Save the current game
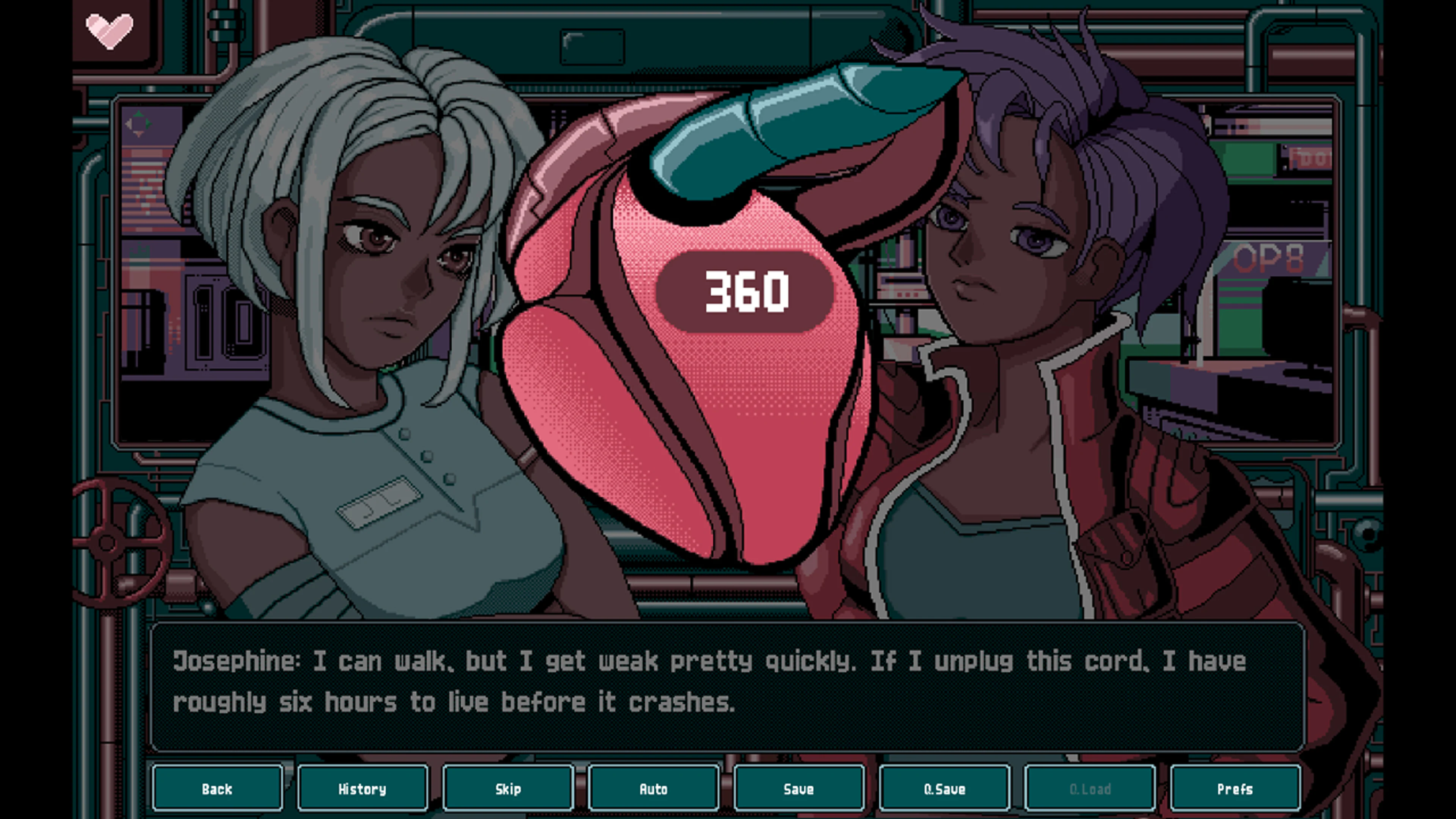The height and width of the screenshot is (819, 1456). coord(799,789)
